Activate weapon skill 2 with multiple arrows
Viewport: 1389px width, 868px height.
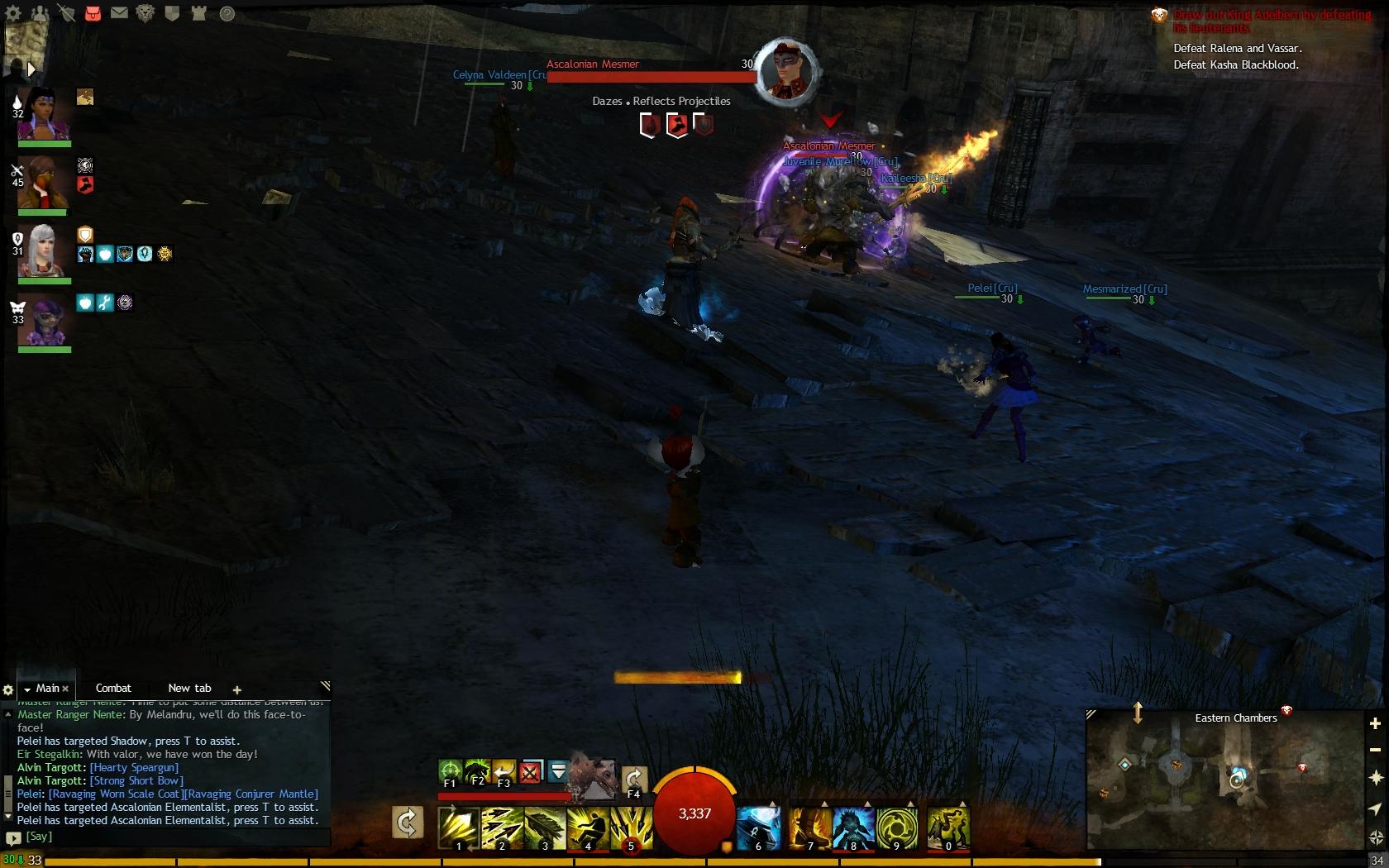(x=503, y=827)
